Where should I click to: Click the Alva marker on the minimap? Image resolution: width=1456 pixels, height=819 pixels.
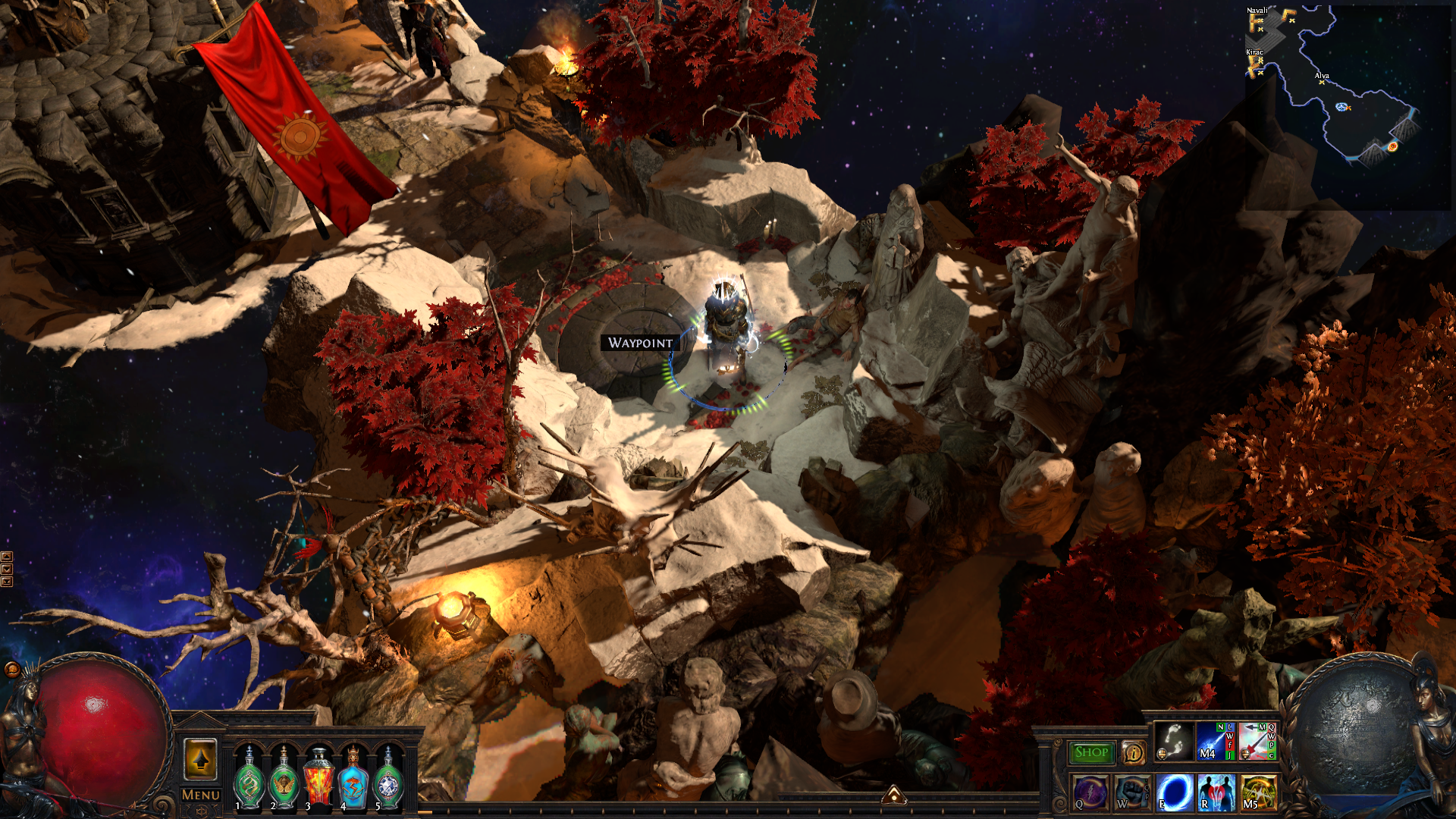(x=1322, y=82)
